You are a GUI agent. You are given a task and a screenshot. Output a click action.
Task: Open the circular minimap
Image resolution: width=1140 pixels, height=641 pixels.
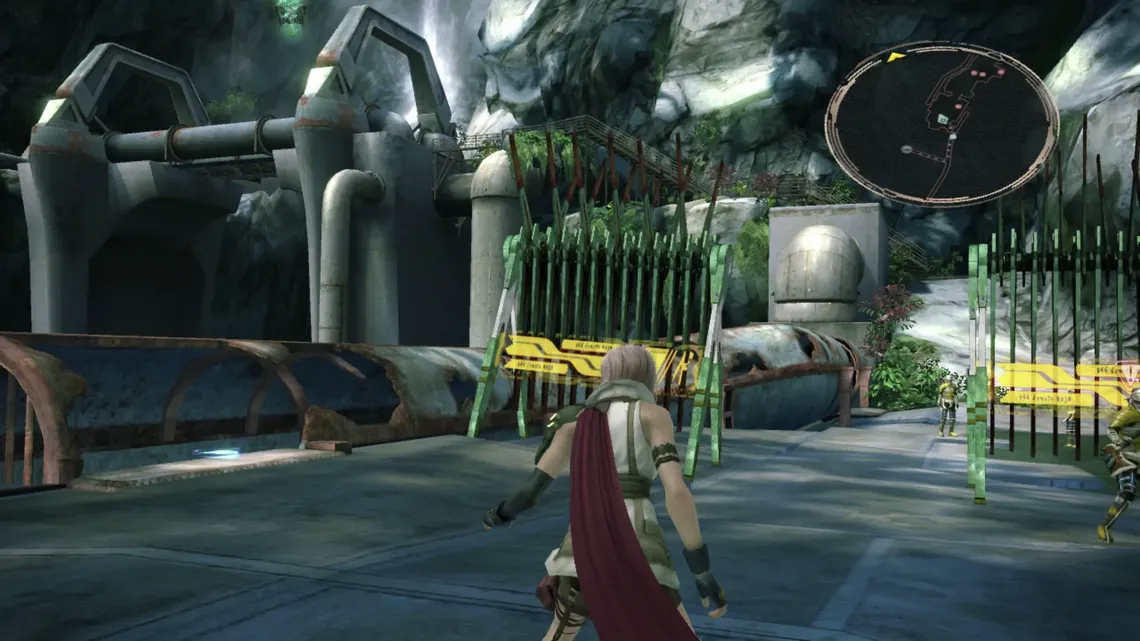click(941, 123)
